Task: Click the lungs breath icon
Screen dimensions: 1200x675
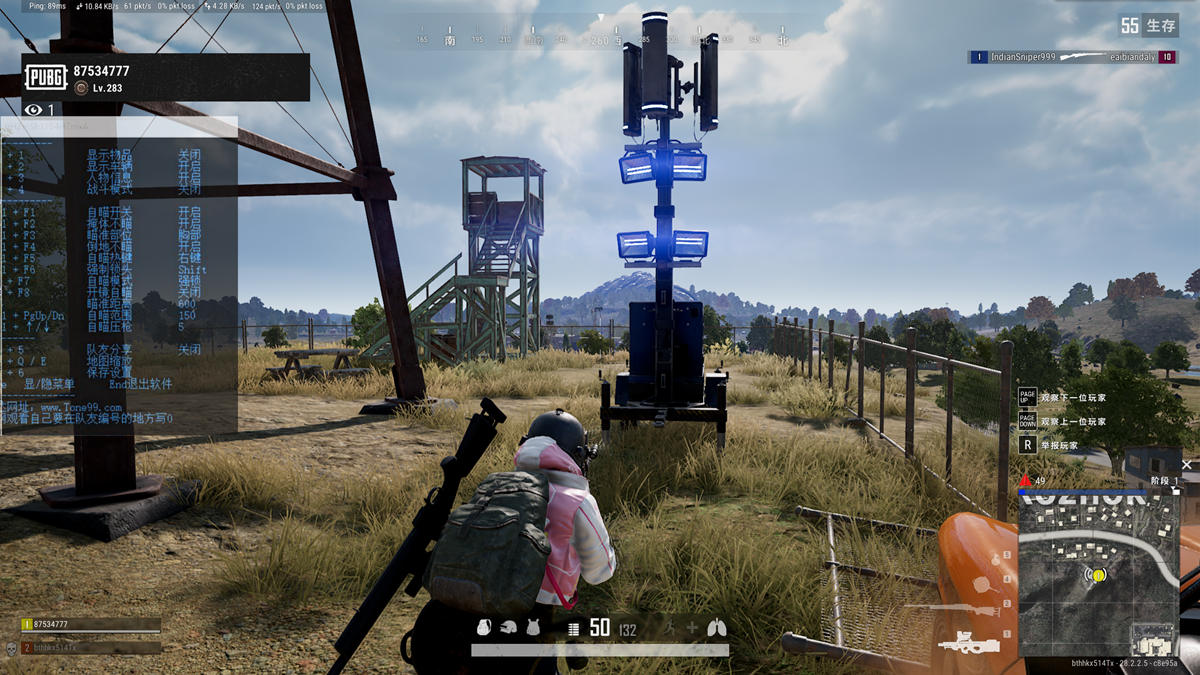Action: [x=716, y=628]
